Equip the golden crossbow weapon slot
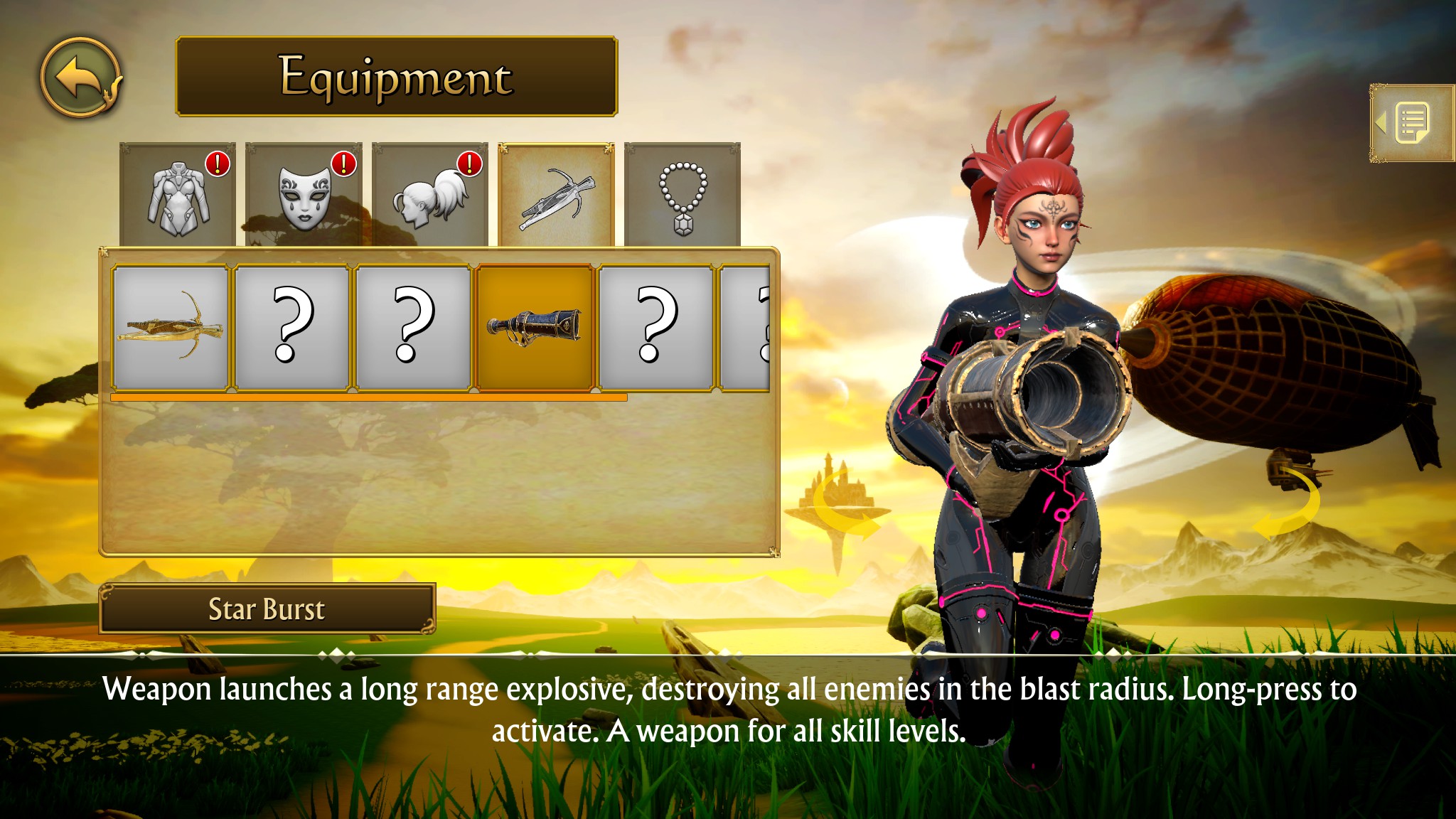The width and height of the screenshot is (1456, 819). pos(171,328)
